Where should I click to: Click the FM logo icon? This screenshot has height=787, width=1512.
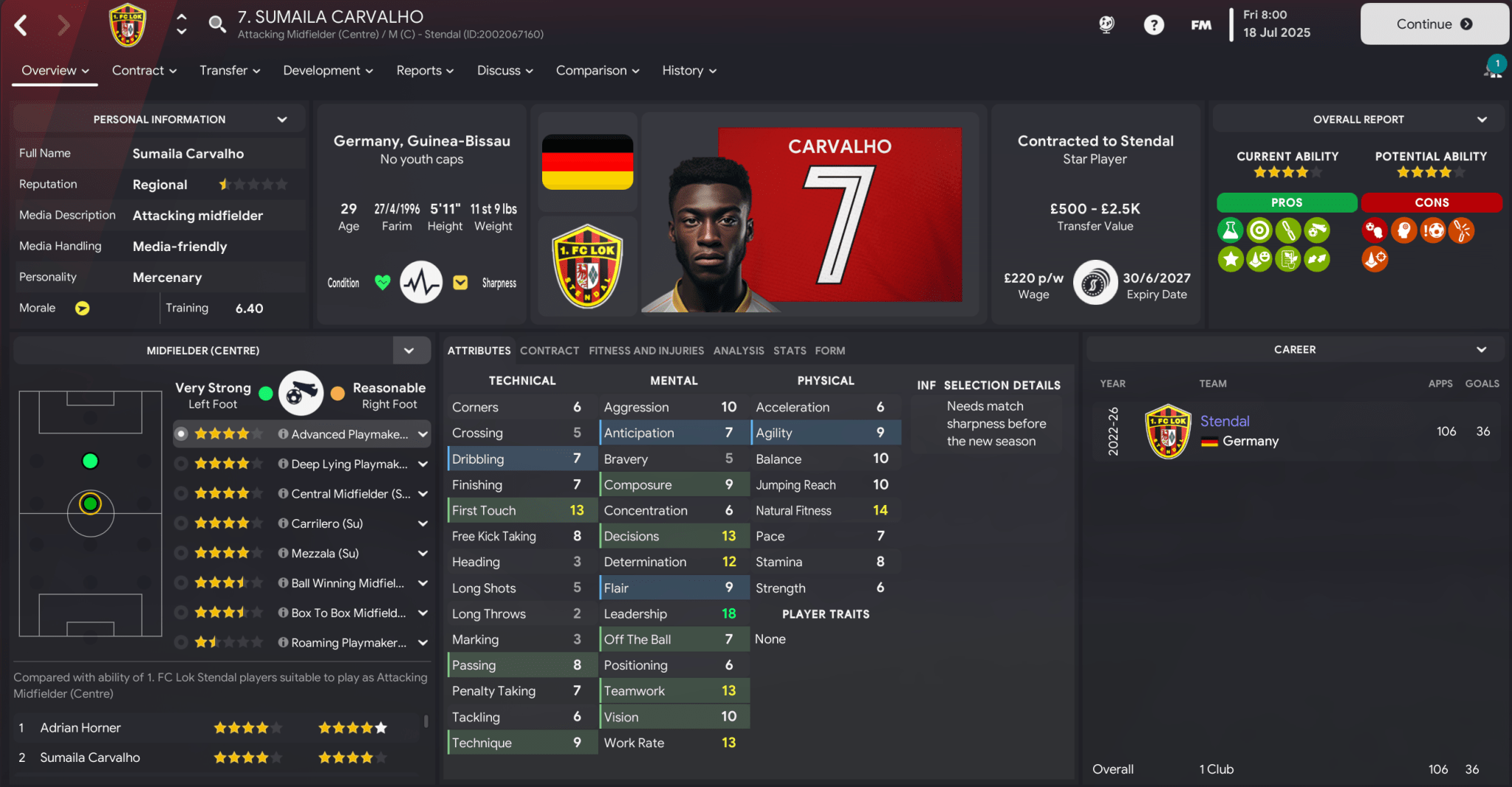[1201, 24]
